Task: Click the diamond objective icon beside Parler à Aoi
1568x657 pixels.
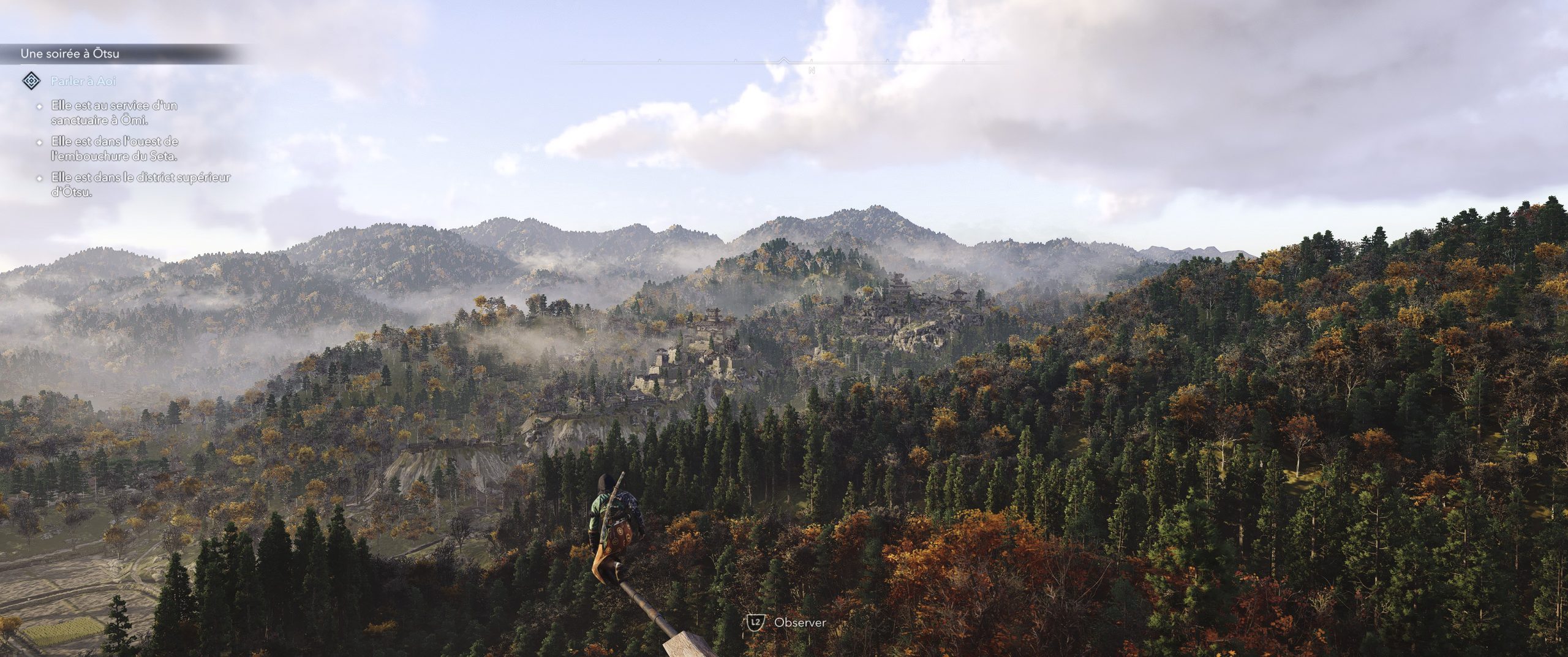Action: [x=31, y=81]
